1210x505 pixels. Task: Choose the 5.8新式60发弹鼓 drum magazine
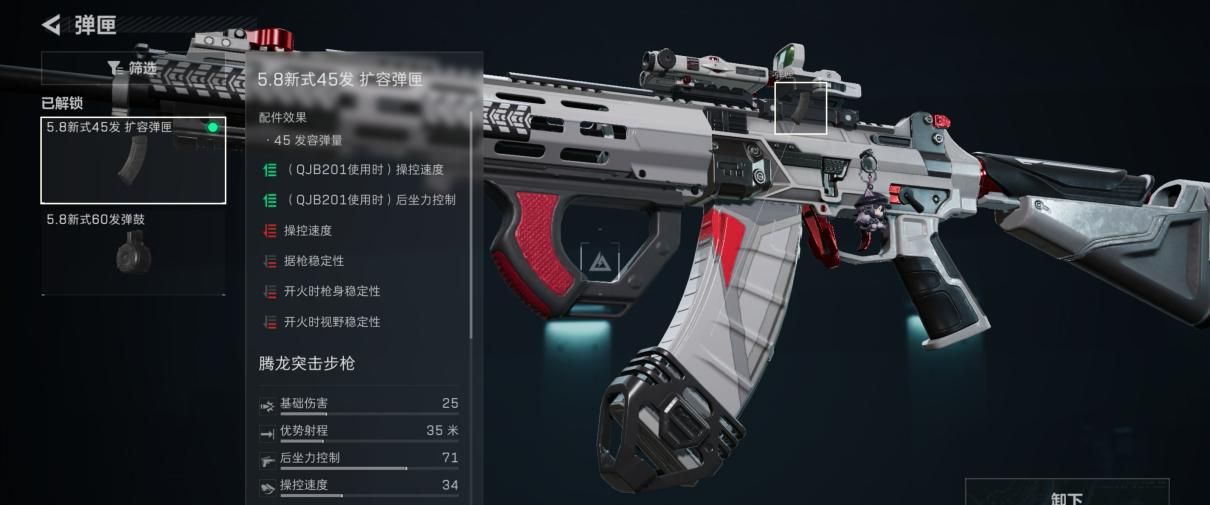(133, 252)
